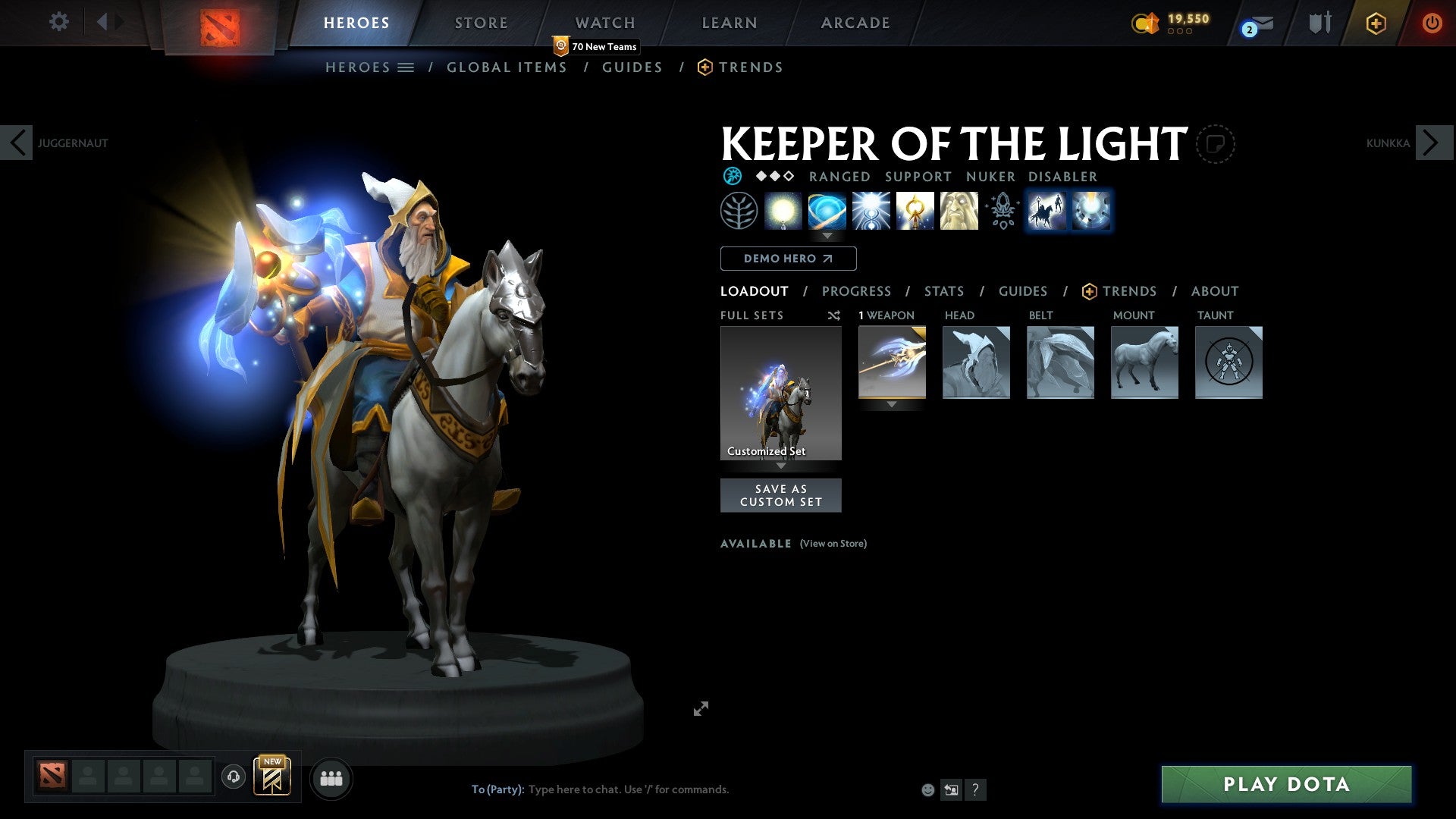Switch to the WATCH menu
Screen dimensions: 1456x819
pyautogui.click(x=604, y=22)
